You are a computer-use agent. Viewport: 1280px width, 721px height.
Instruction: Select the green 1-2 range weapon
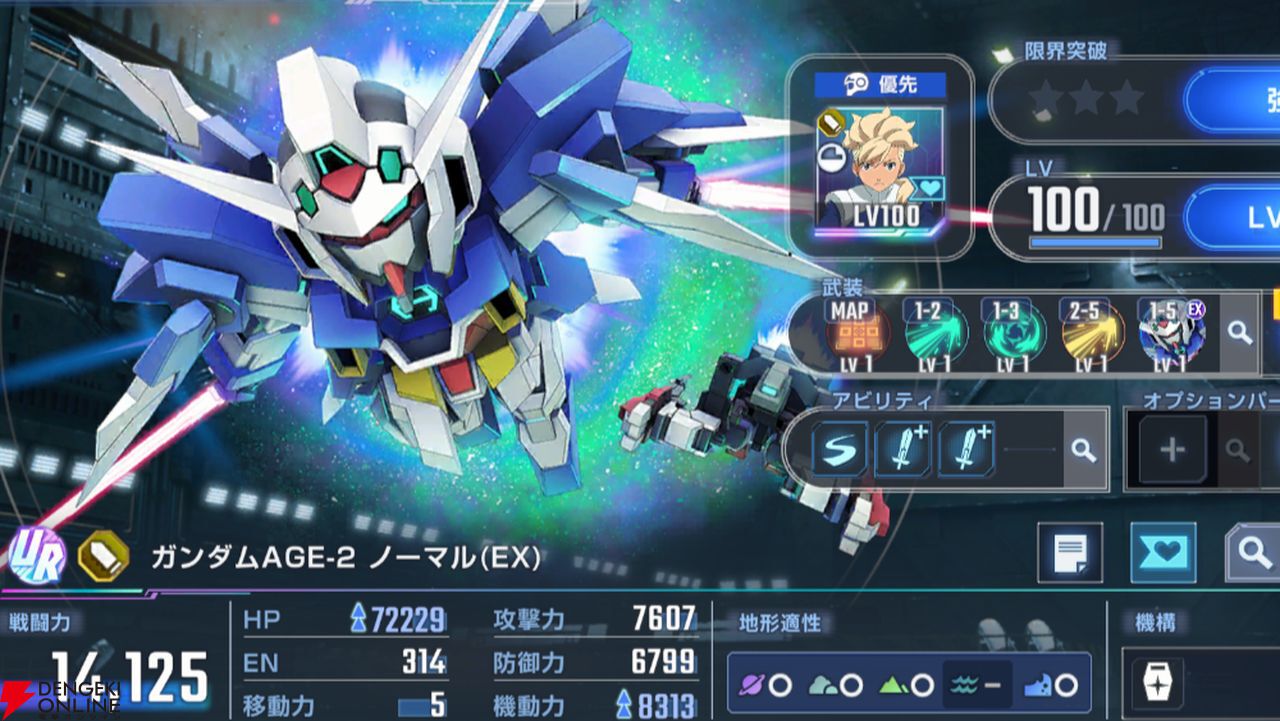tap(936, 336)
